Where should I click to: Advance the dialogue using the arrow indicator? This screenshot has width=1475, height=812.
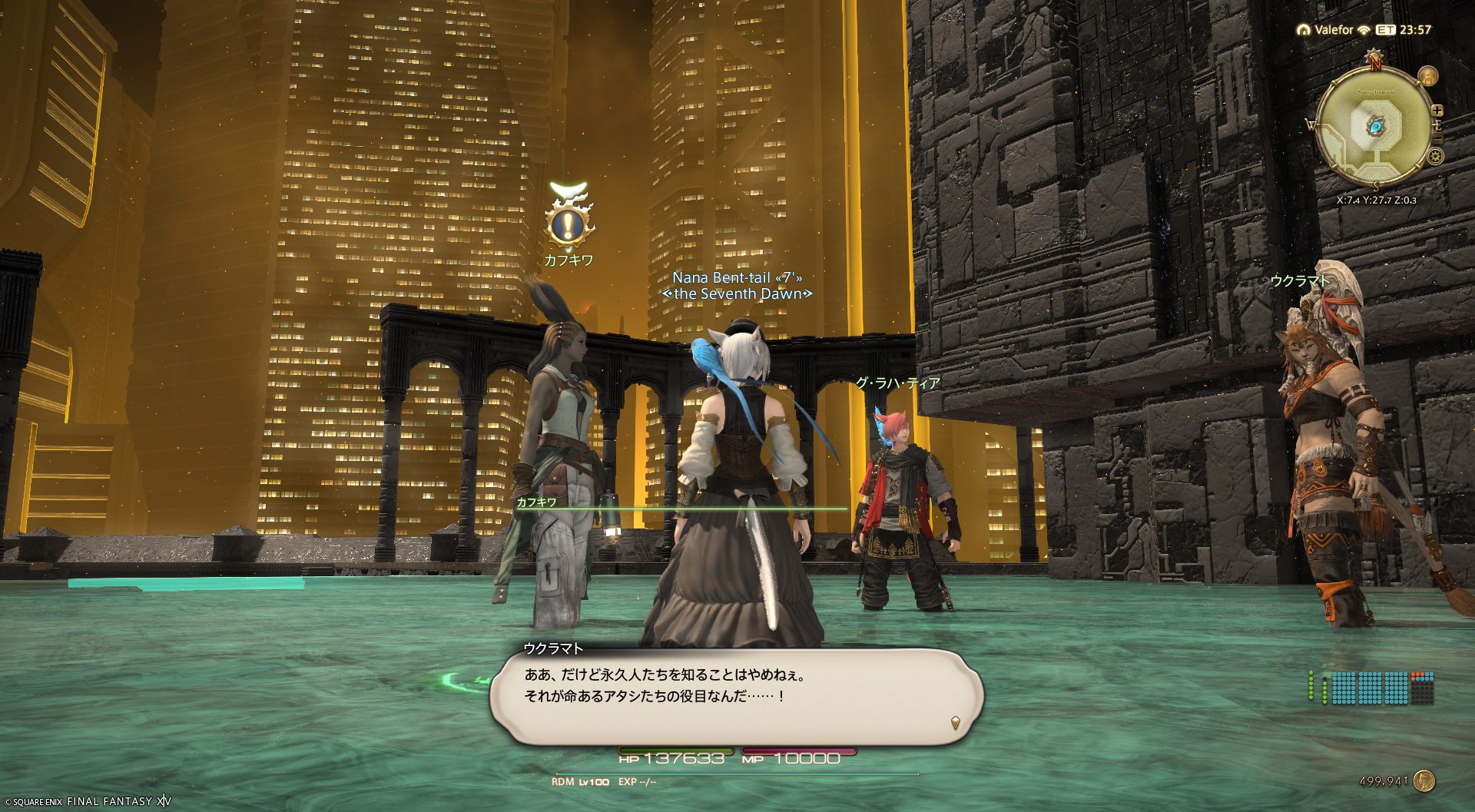(x=955, y=722)
